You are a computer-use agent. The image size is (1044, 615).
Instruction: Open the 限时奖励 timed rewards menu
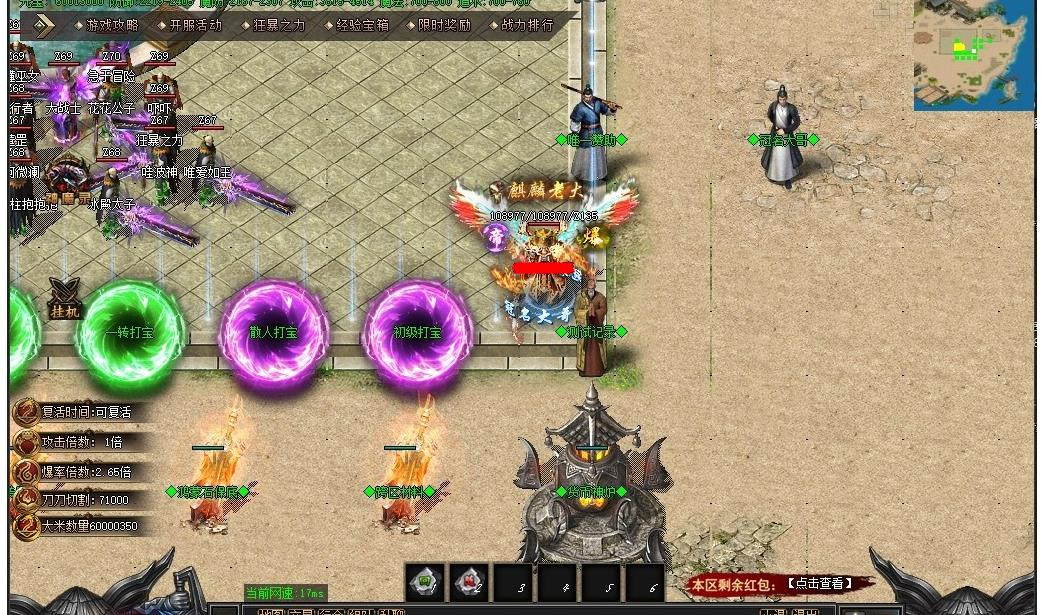pos(444,25)
